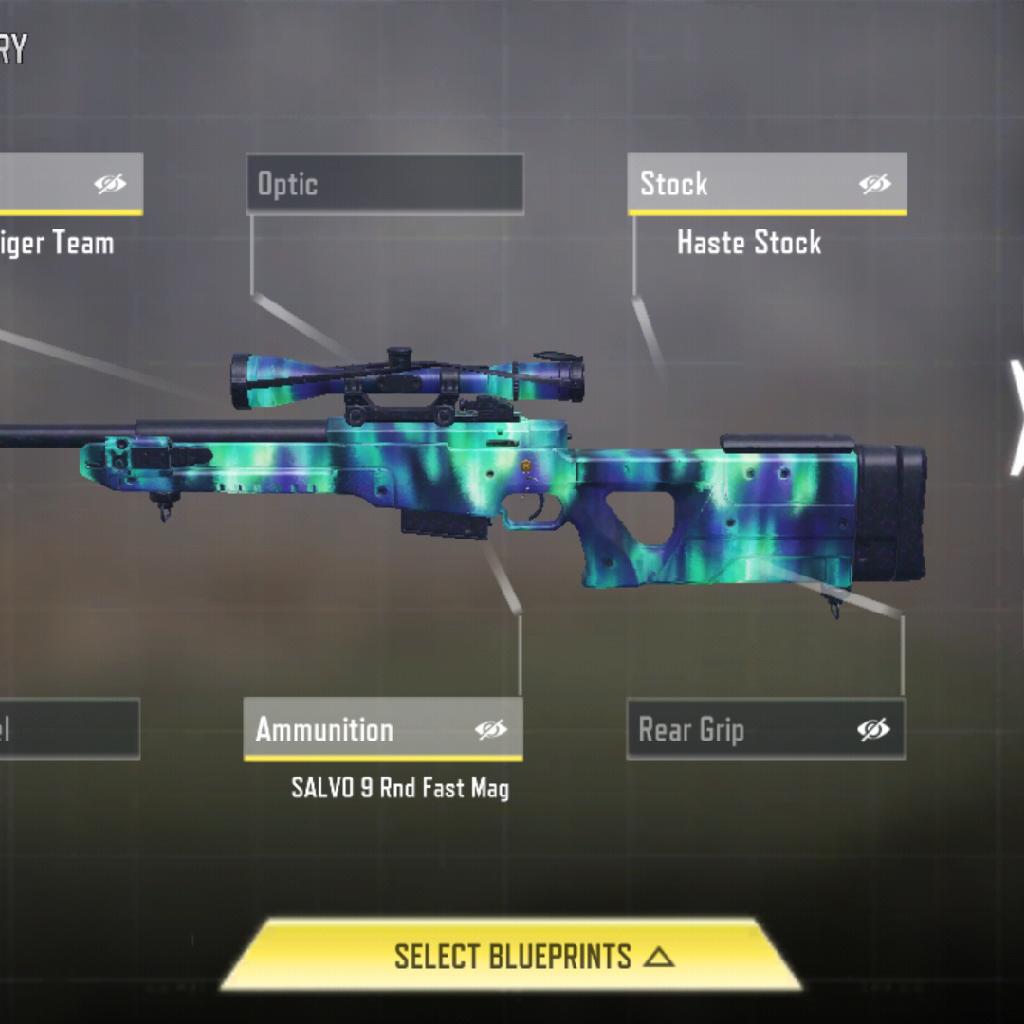This screenshot has width=1024, height=1024.
Task: Open the Optic attachment slot
Action: pos(384,184)
